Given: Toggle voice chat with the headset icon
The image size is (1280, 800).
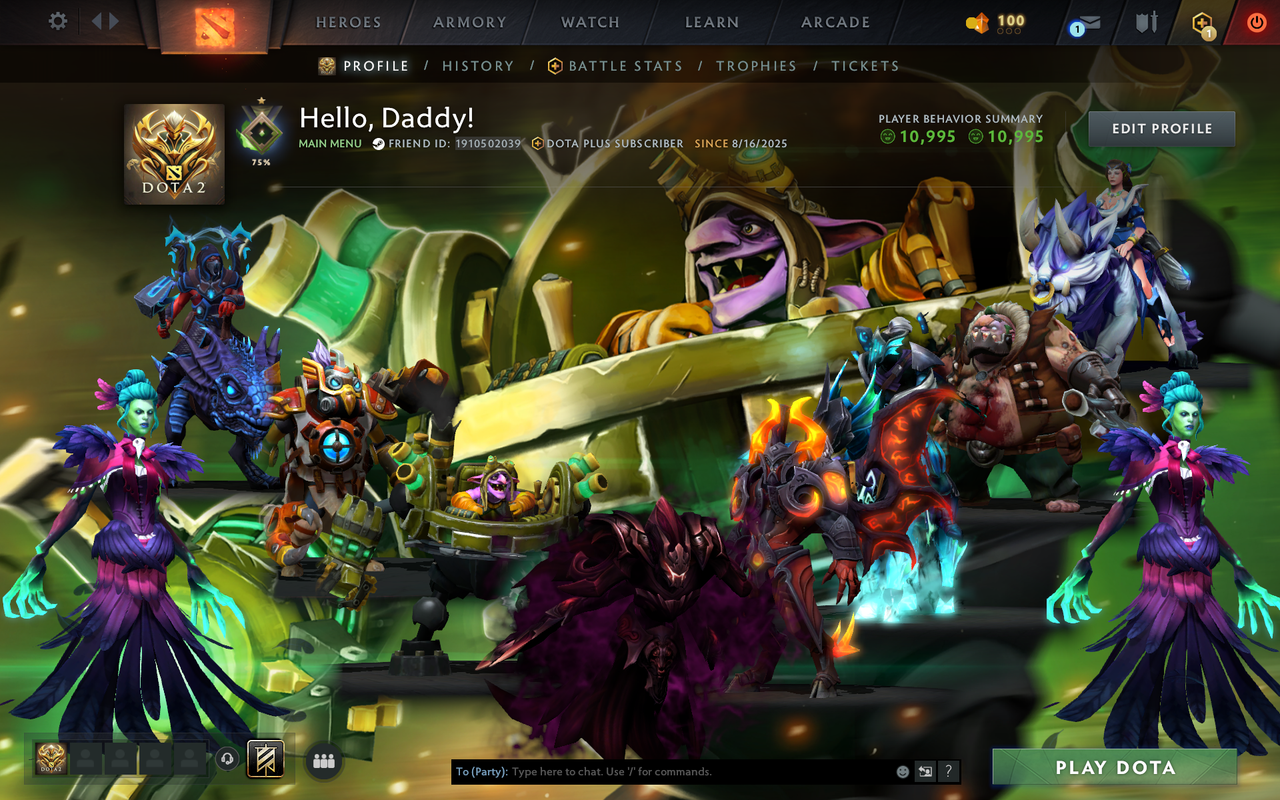Looking at the screenshot, I should (227, 759).
